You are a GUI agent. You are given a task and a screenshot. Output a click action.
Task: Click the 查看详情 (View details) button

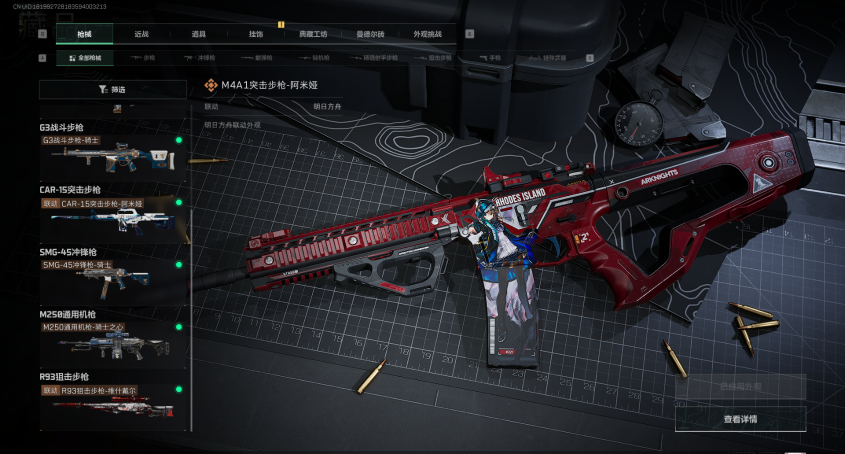point(740,419)
